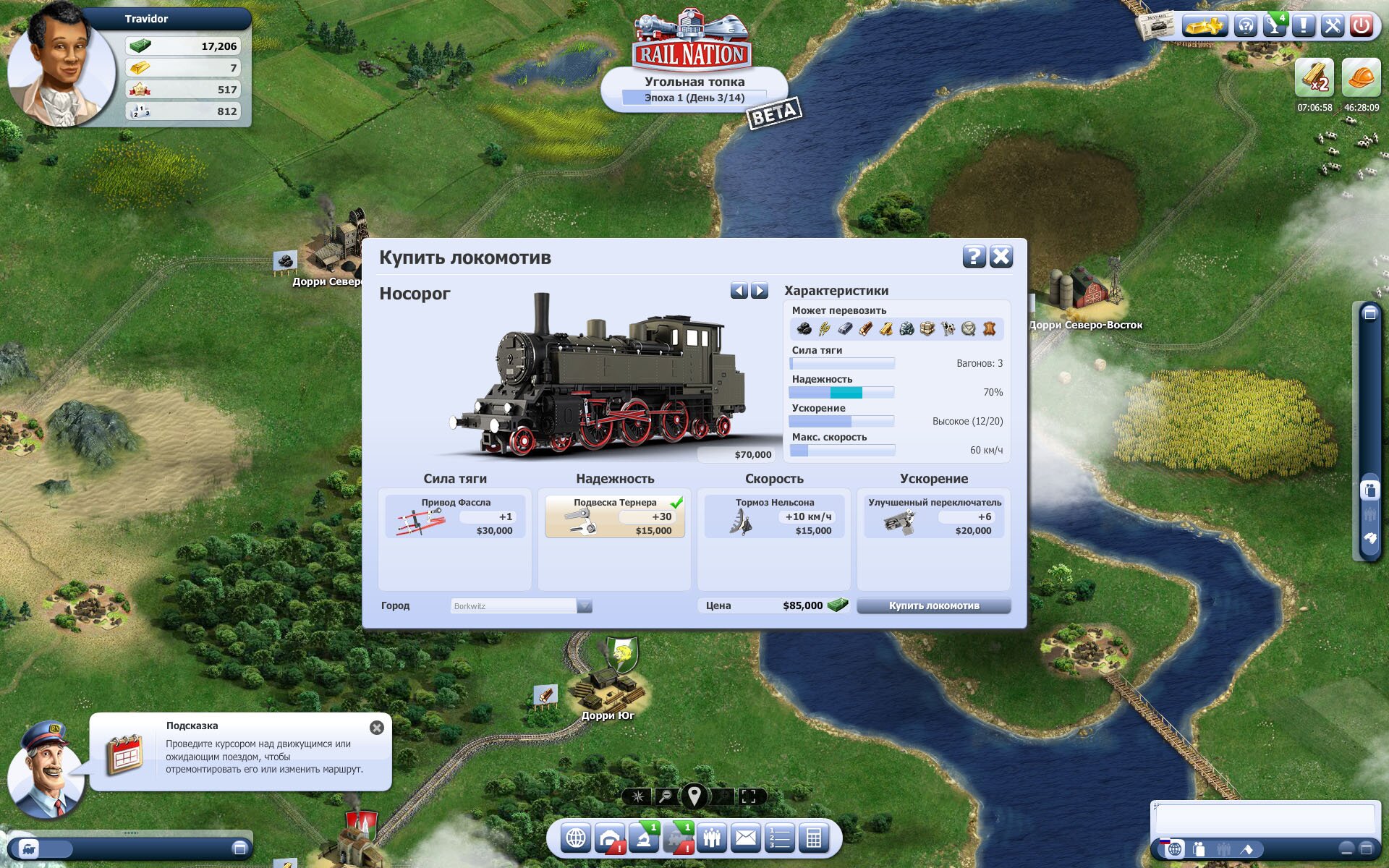Open the world map globe button
The width and height of the screenshot is (1389, 868).
[576, 838]
